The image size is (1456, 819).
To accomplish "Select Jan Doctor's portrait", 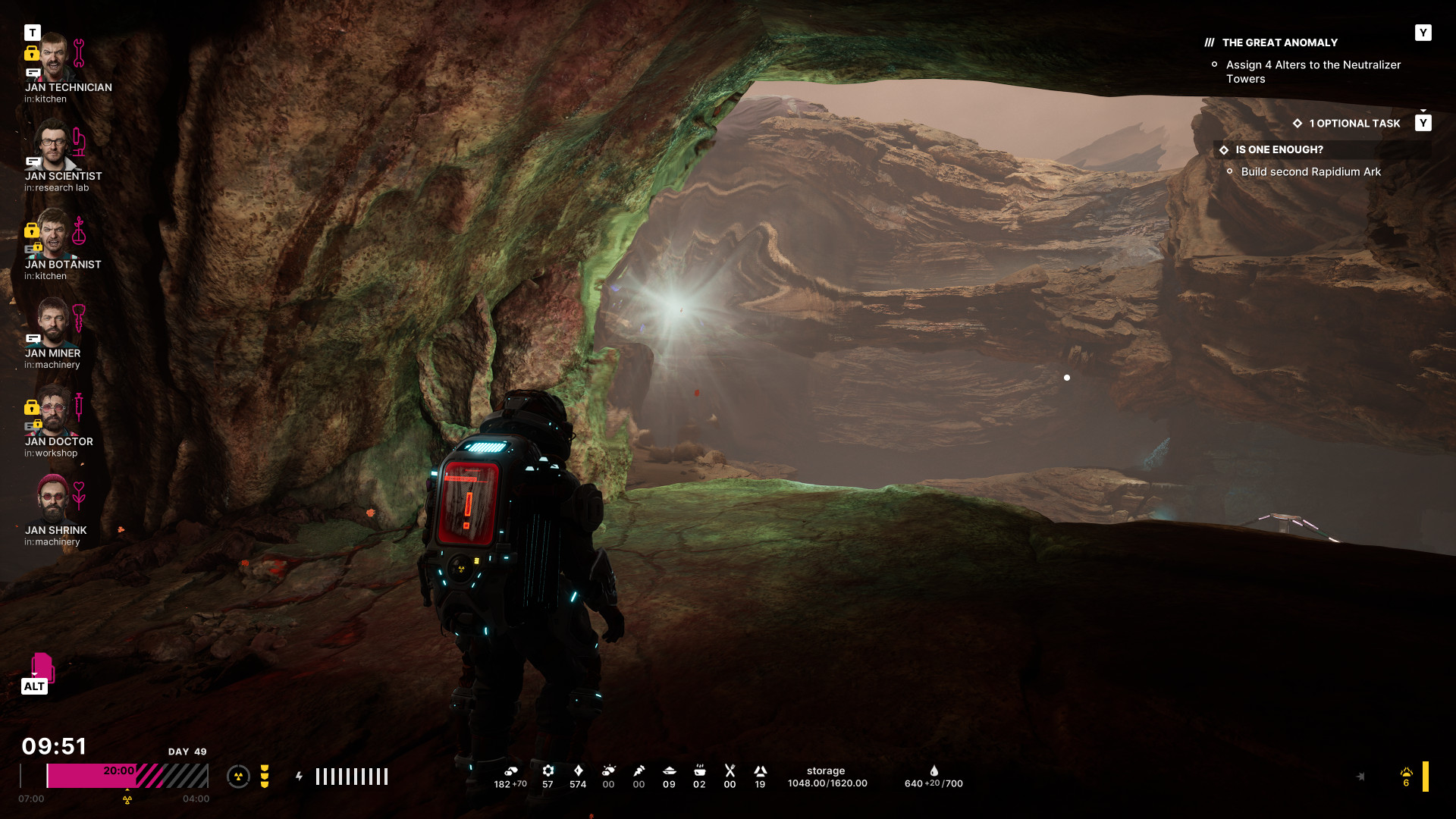I will coord(53,411).
